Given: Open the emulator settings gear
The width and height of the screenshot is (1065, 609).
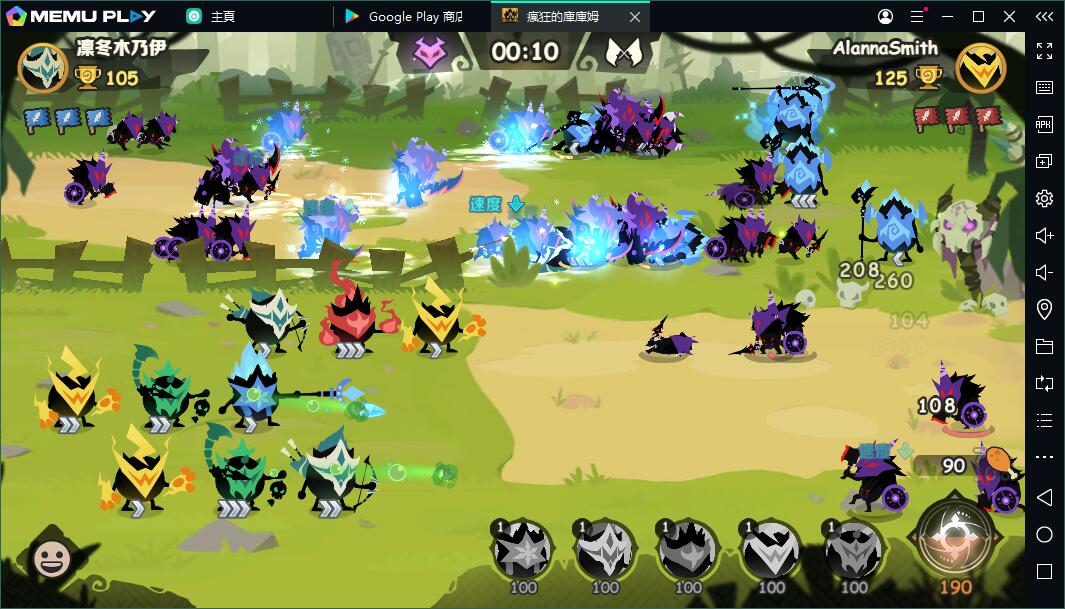Looking at the screenshot, I should pyautogui.click(x=1044, y=198).
